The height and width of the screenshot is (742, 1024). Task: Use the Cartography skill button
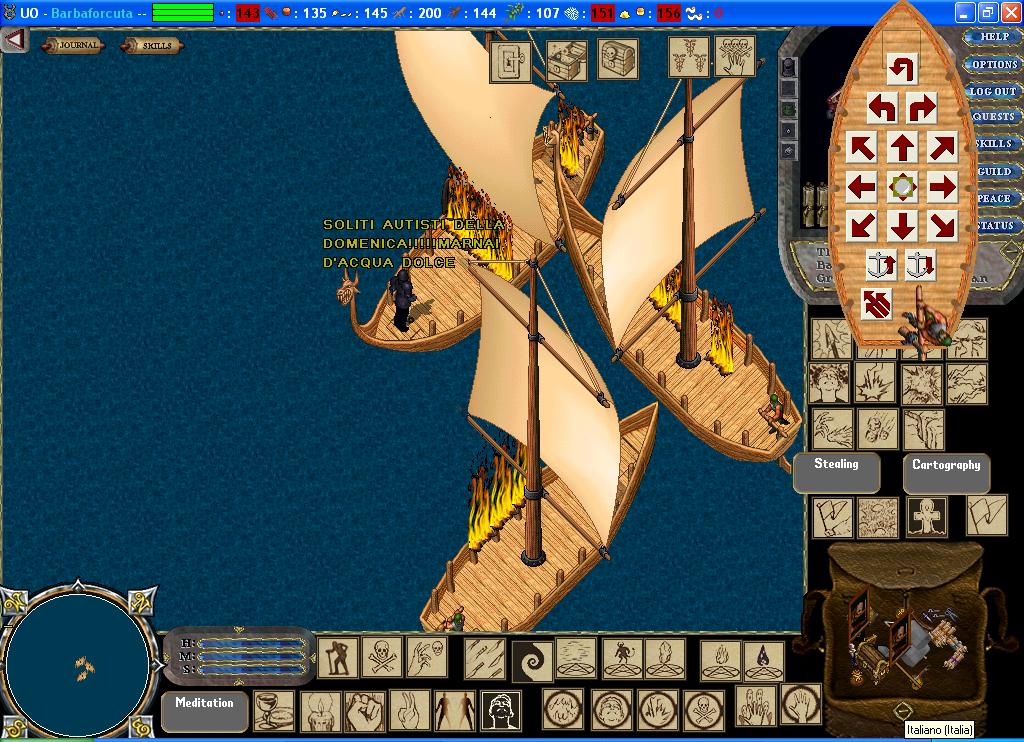point(945,473)
